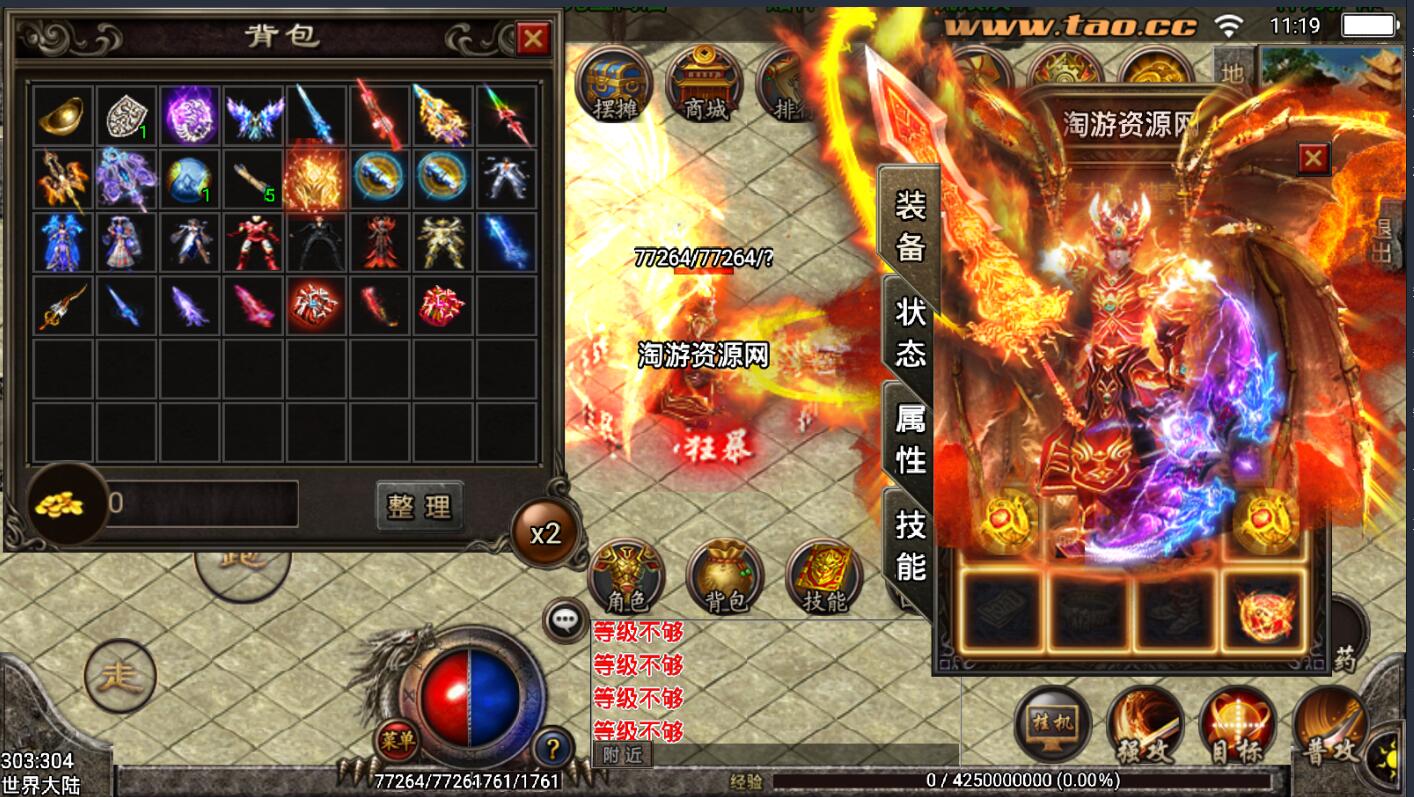The width and height of the screenshot is (1414, 797).
Task: Select the silver shield item slot
Action: coord(126,117)
